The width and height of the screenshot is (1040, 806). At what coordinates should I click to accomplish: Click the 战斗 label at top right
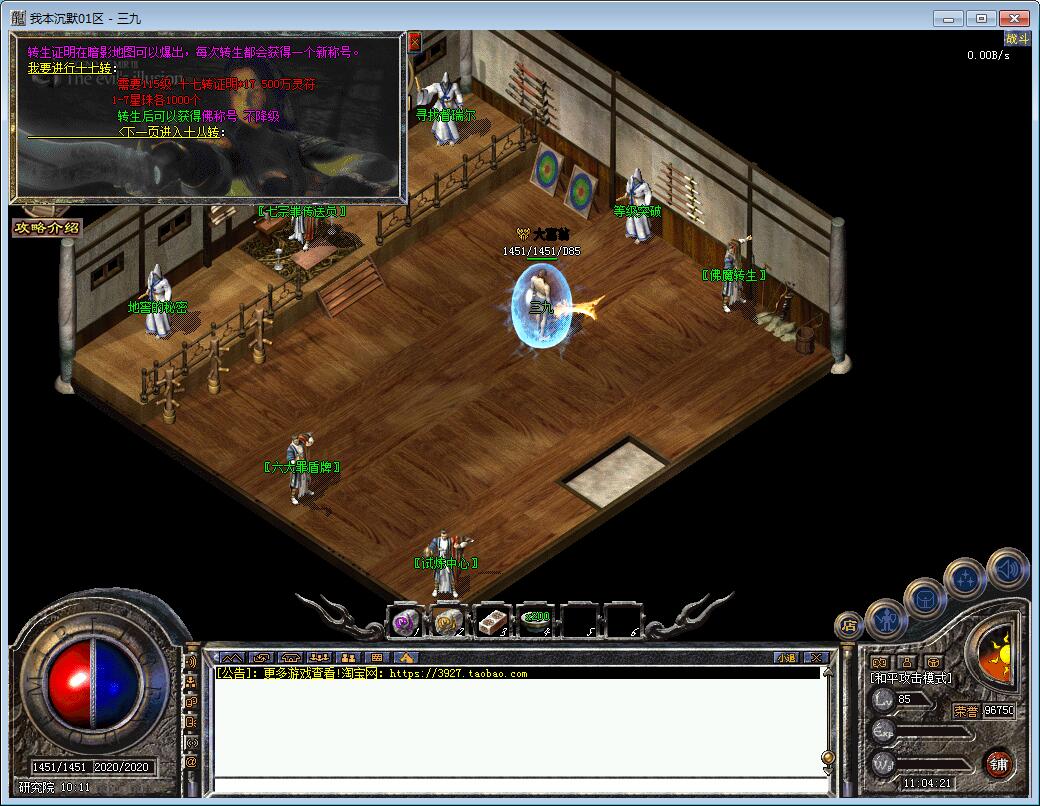(x=1017, y=39)
